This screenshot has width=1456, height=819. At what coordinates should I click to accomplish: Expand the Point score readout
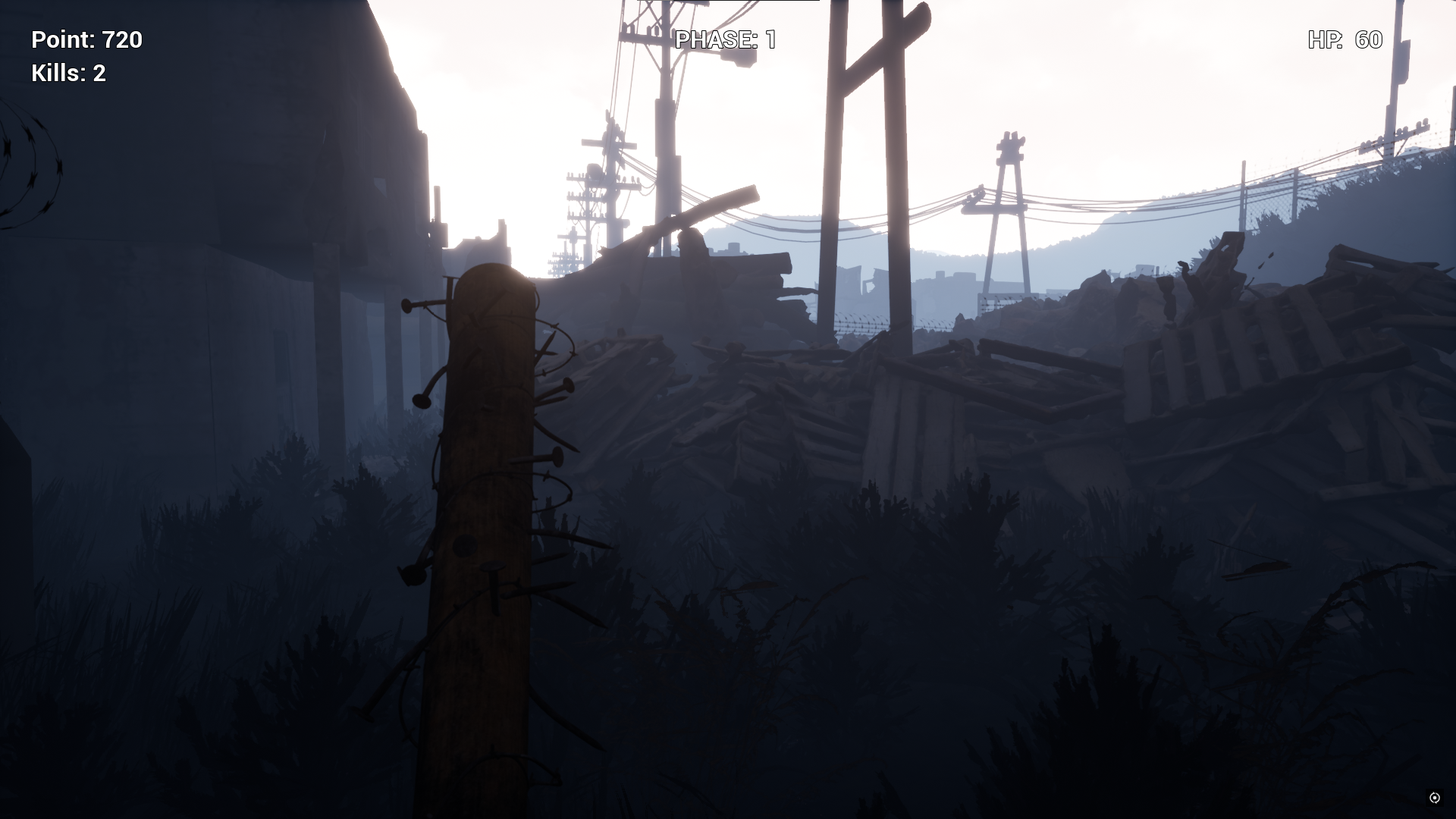(86, 41)
